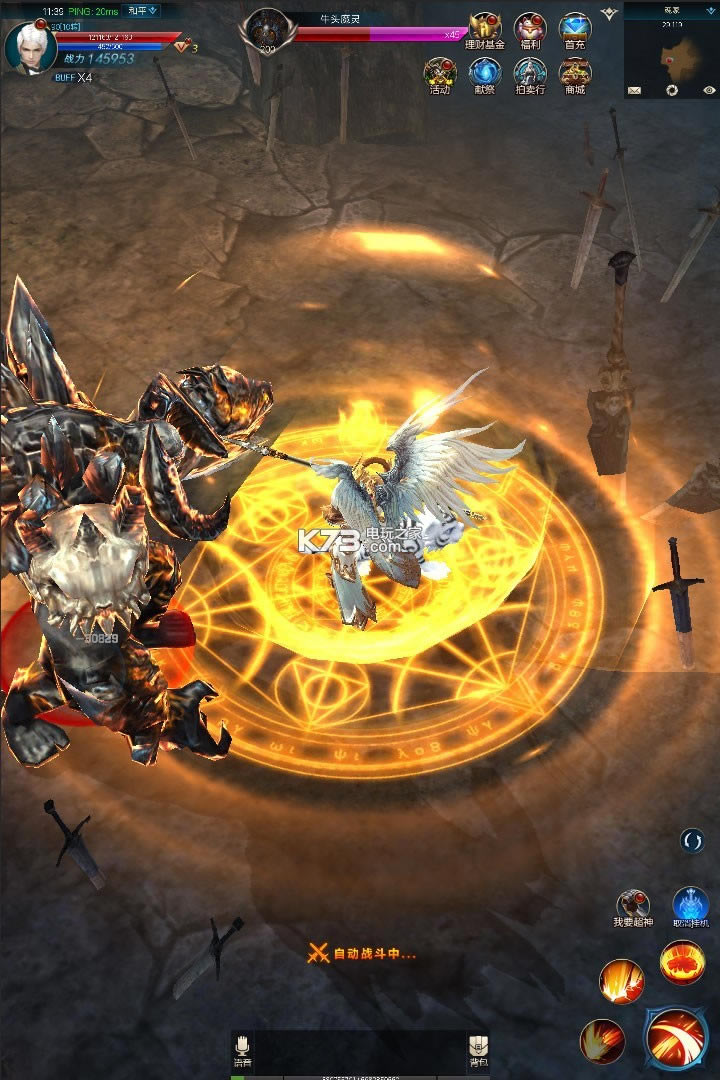Cancel auto-battle with 取消挂机
Image resolution: width=720 pixels, height=1080 pixels.
pyautogui.click(x=691, y=905)
